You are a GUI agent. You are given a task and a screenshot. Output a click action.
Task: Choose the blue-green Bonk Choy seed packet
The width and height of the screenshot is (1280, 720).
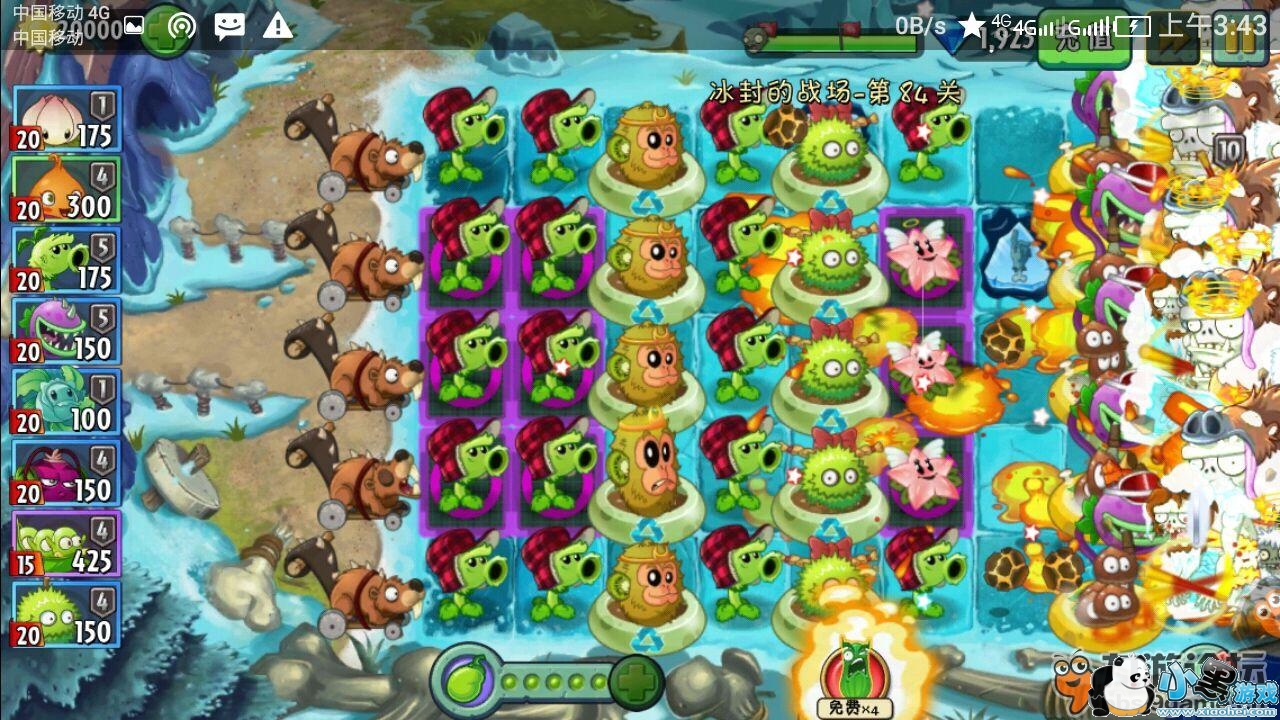tap(66, 402)
